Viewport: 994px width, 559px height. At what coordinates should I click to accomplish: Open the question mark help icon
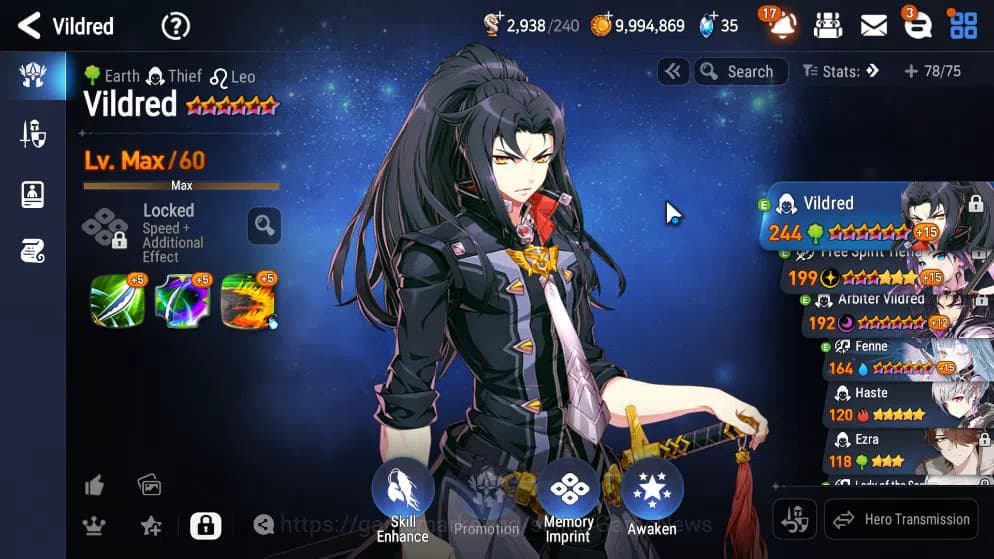176,26
